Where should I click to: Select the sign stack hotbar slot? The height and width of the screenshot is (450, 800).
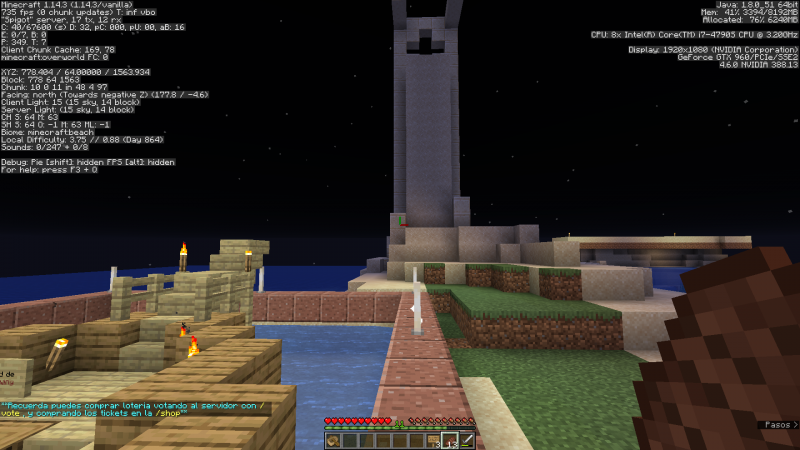pos(434,441)
